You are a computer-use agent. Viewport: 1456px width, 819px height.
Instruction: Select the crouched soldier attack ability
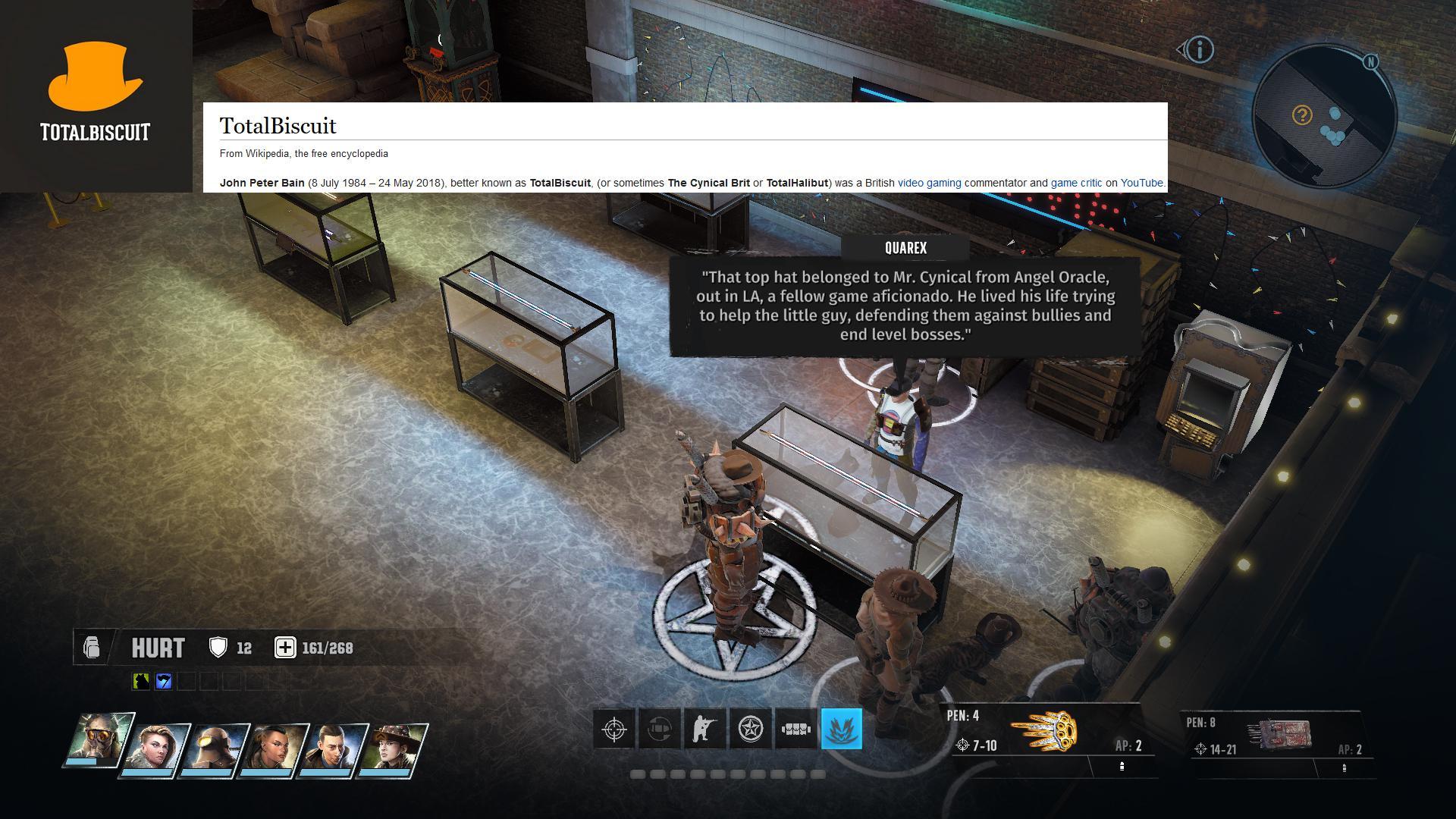point(704,728)
